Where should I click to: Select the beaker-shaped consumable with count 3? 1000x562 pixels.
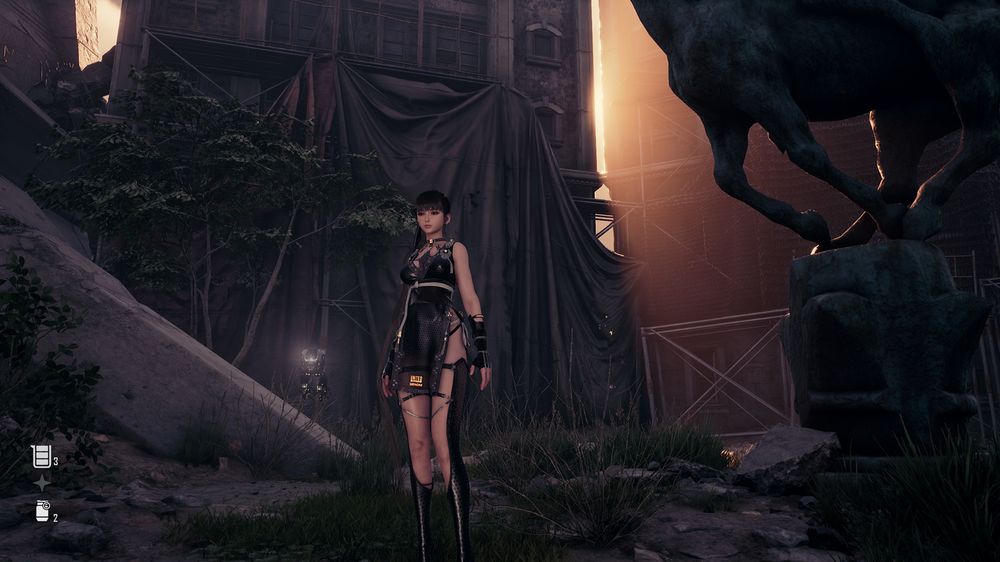[x=41, y=456]
